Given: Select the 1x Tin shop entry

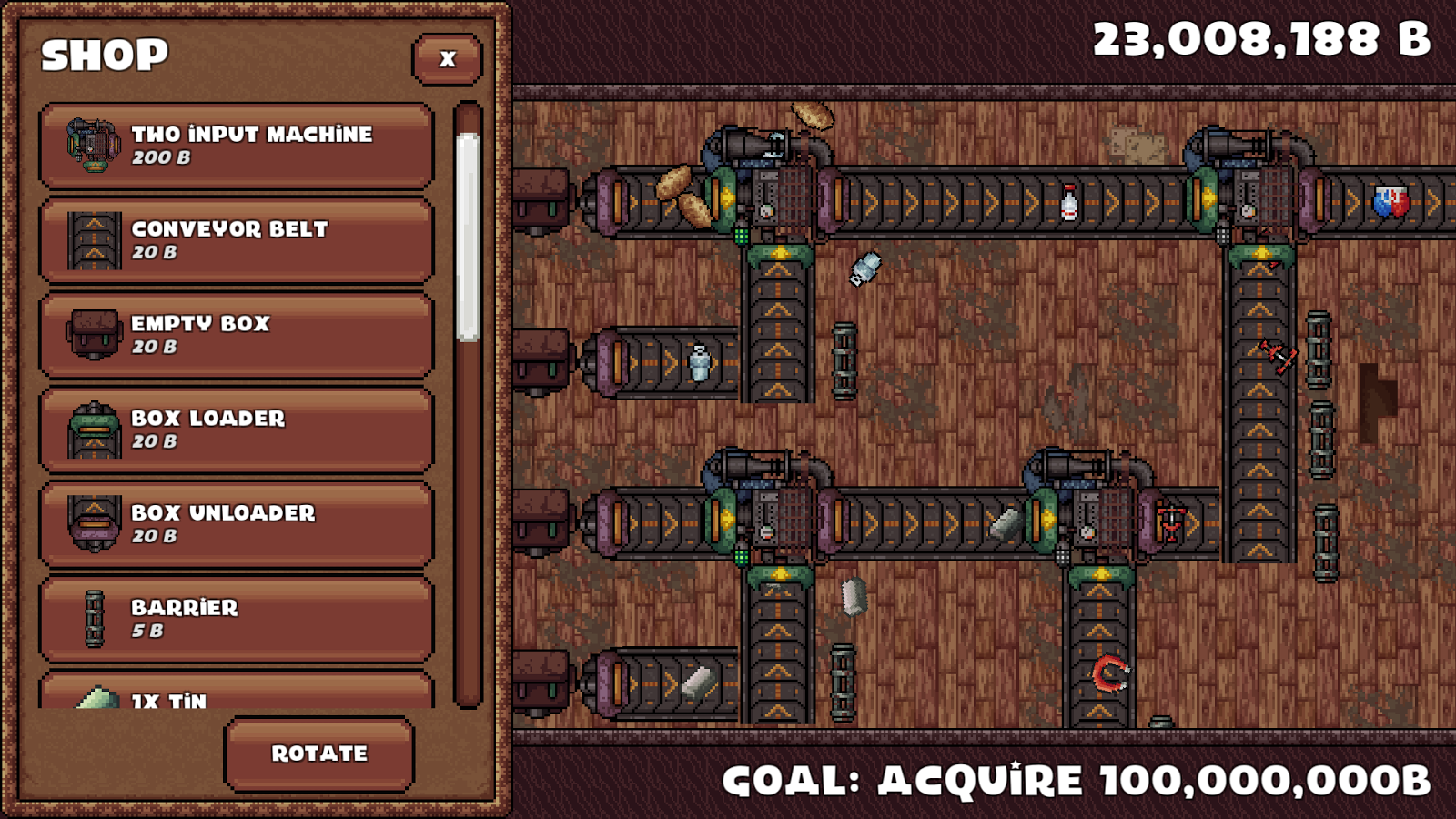Looking at the screenshot, I should click(236, 693).
